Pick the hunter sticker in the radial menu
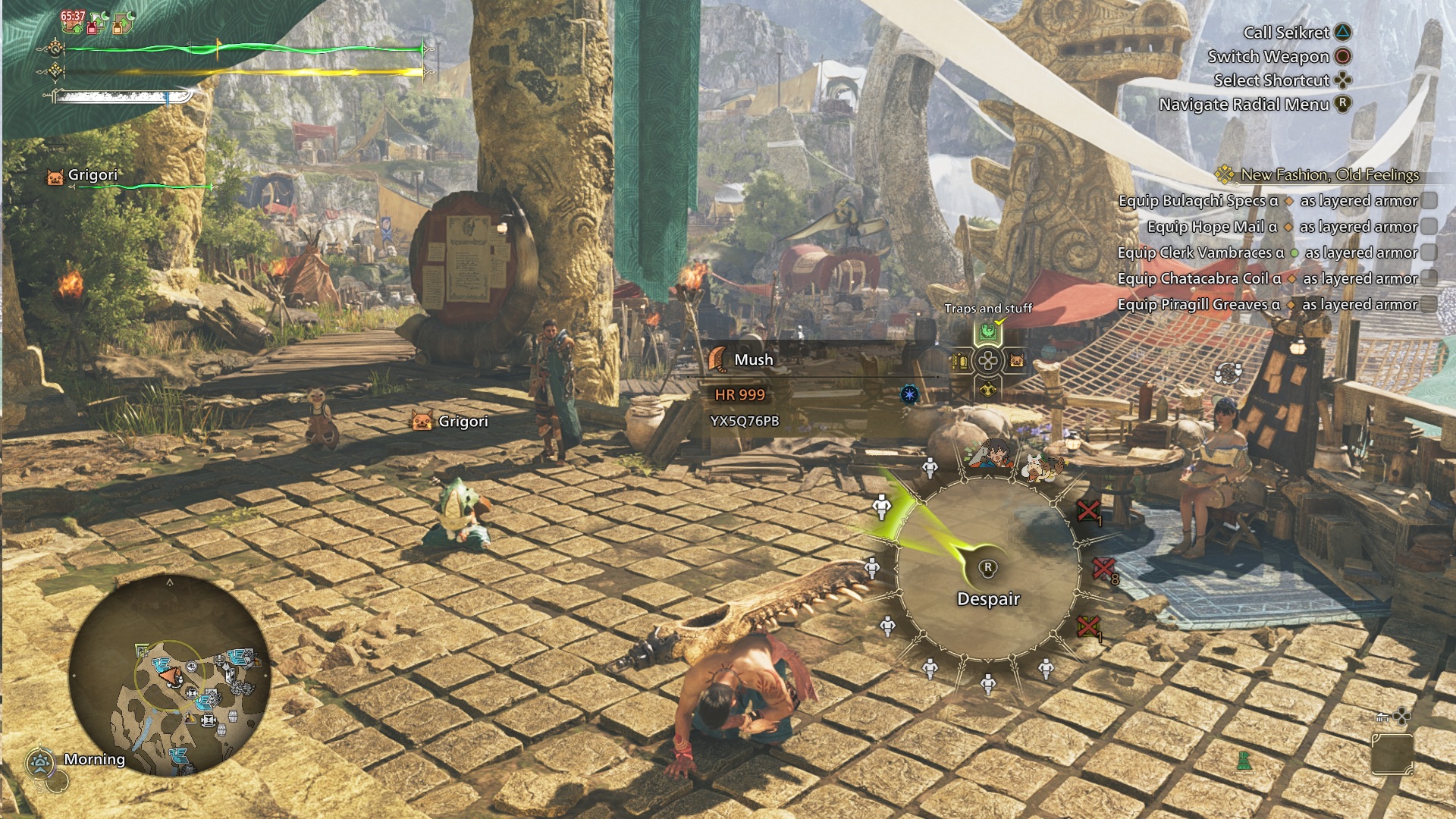 (x=987, y=454)
